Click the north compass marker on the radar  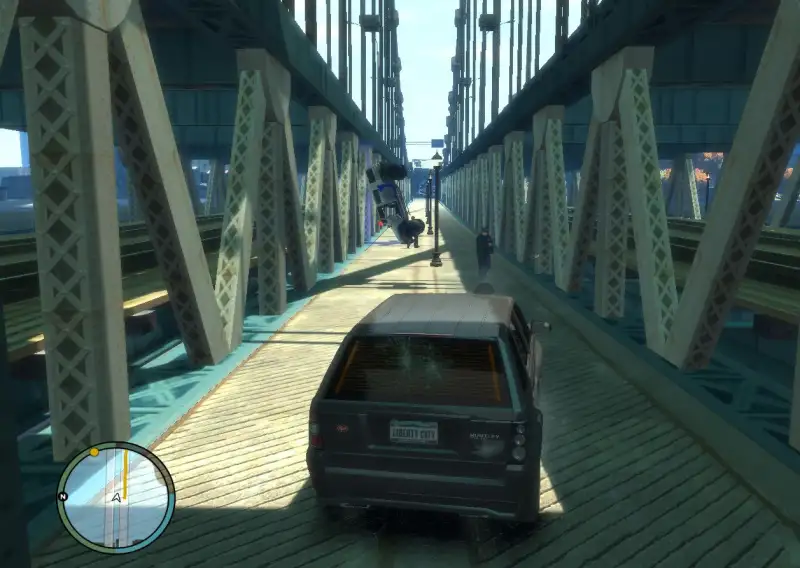coord(63,496)
